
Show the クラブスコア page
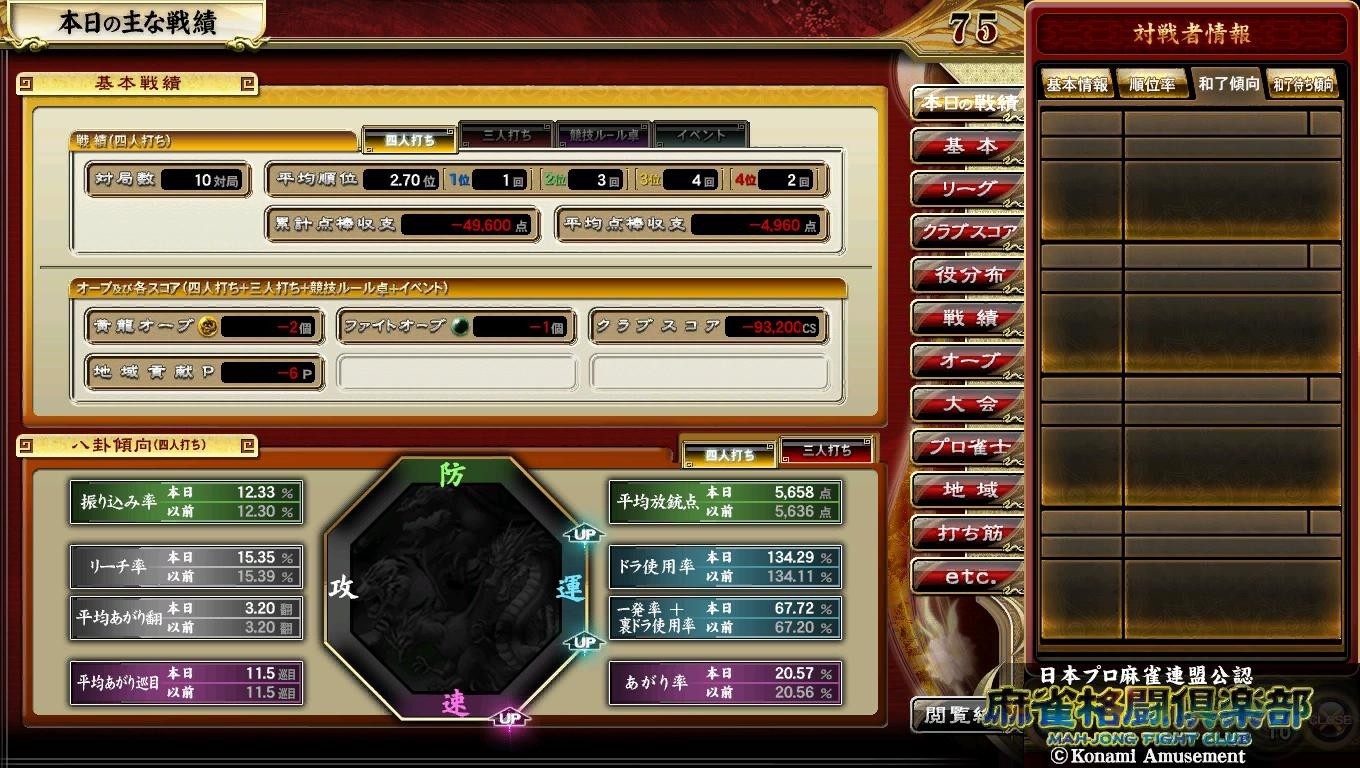coord(968,232)
